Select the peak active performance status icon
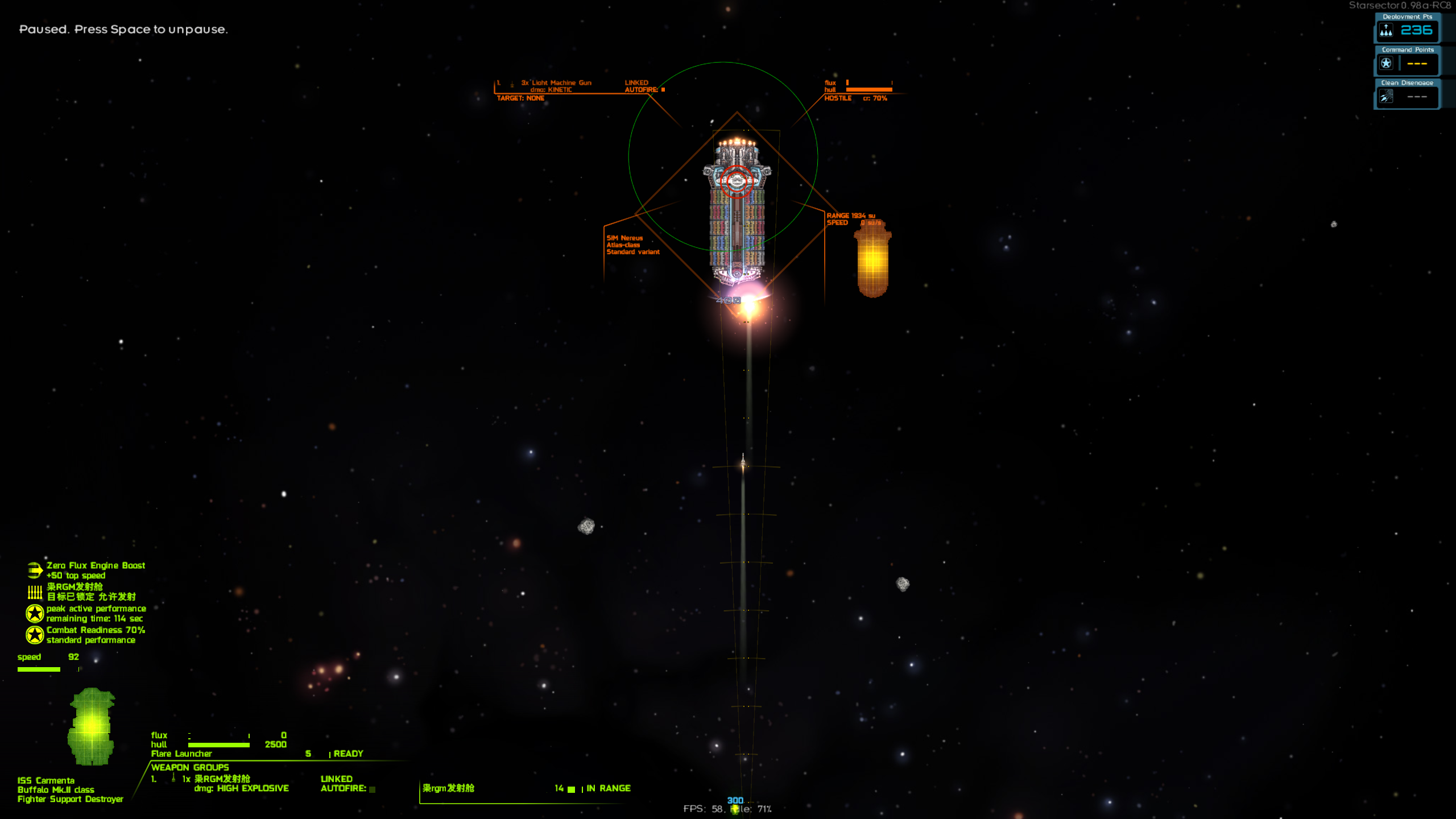Viewport: 1456px width, 819px height. click(x=35, y=613)
